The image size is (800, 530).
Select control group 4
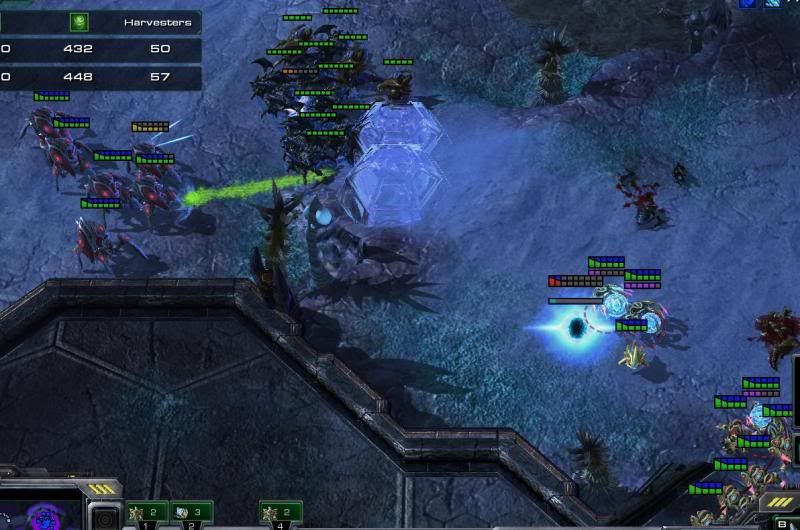[x=280, y=514]
